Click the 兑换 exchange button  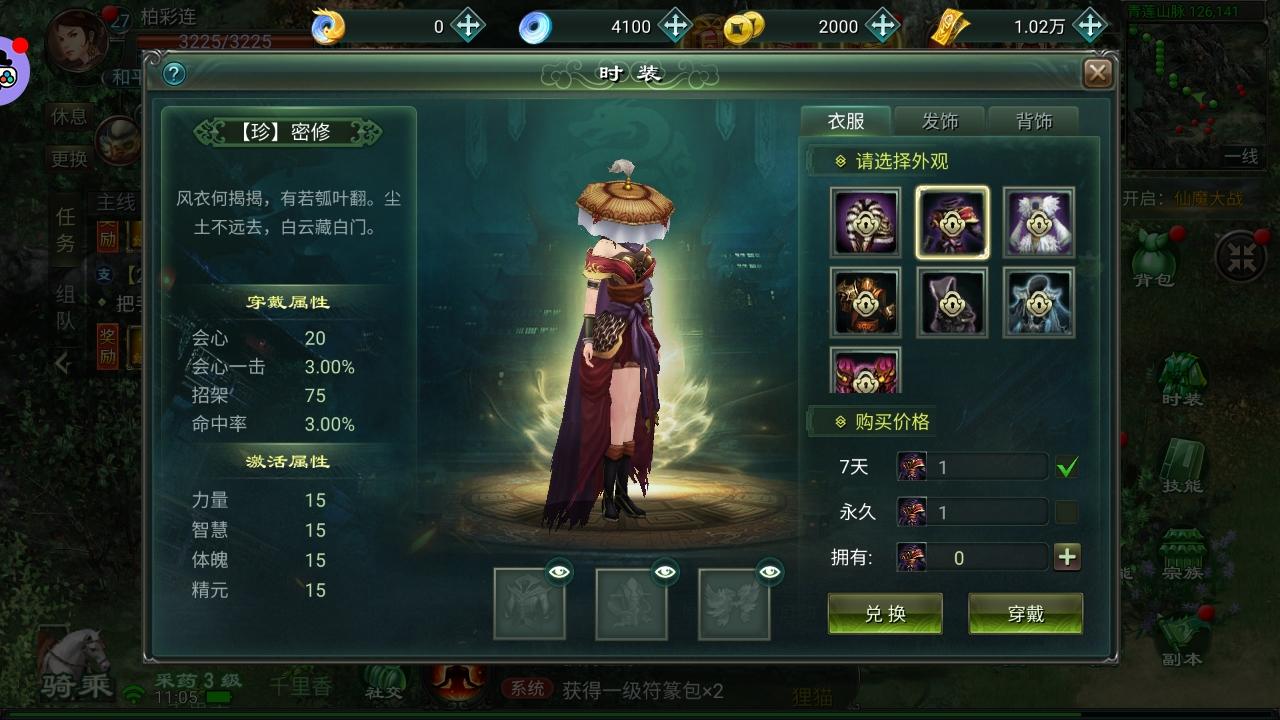[884, 614]
